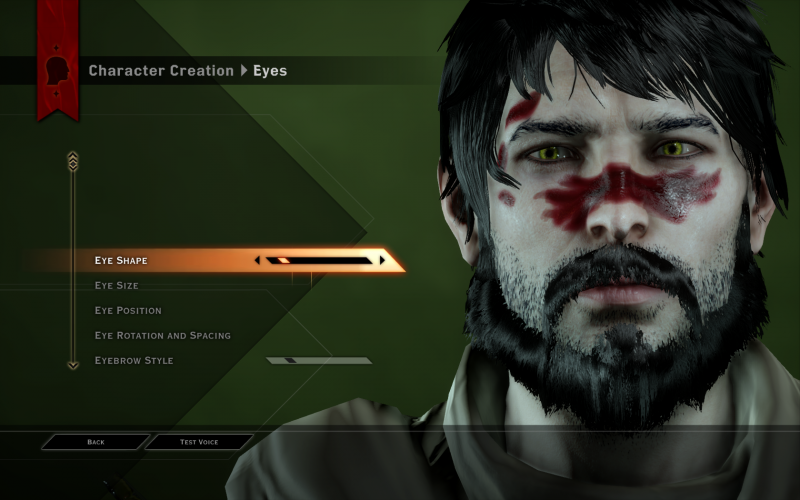The height and width of the screenshot is (500, 800).
Task: Return to the Character Creation breadcrumb
Action: [160, 71]
